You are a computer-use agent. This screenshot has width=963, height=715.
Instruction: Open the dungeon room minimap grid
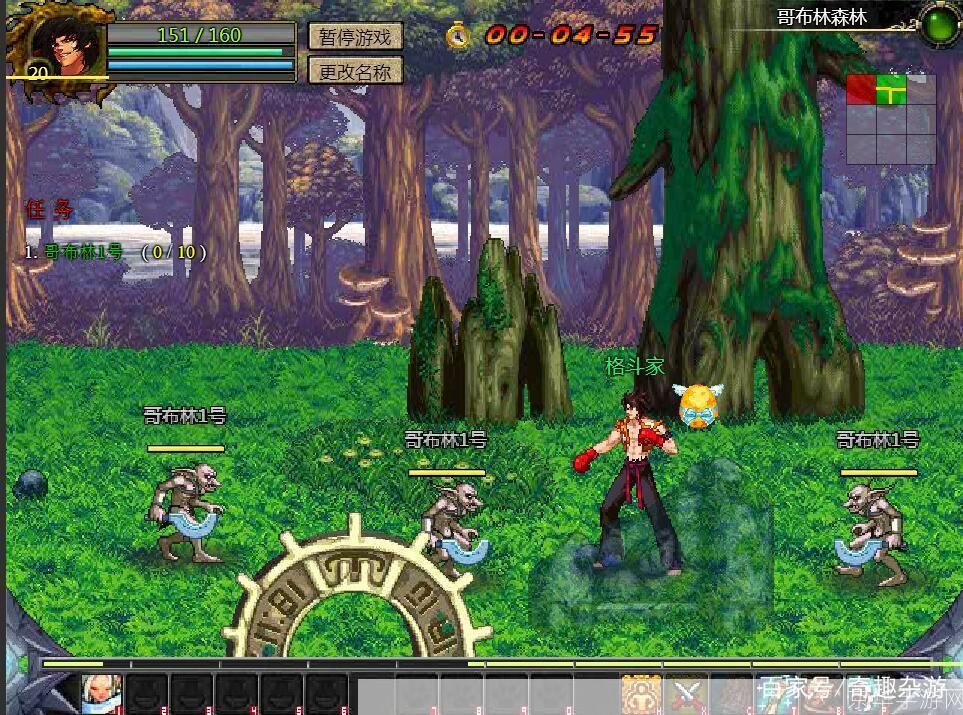click(x=891, y=119)
